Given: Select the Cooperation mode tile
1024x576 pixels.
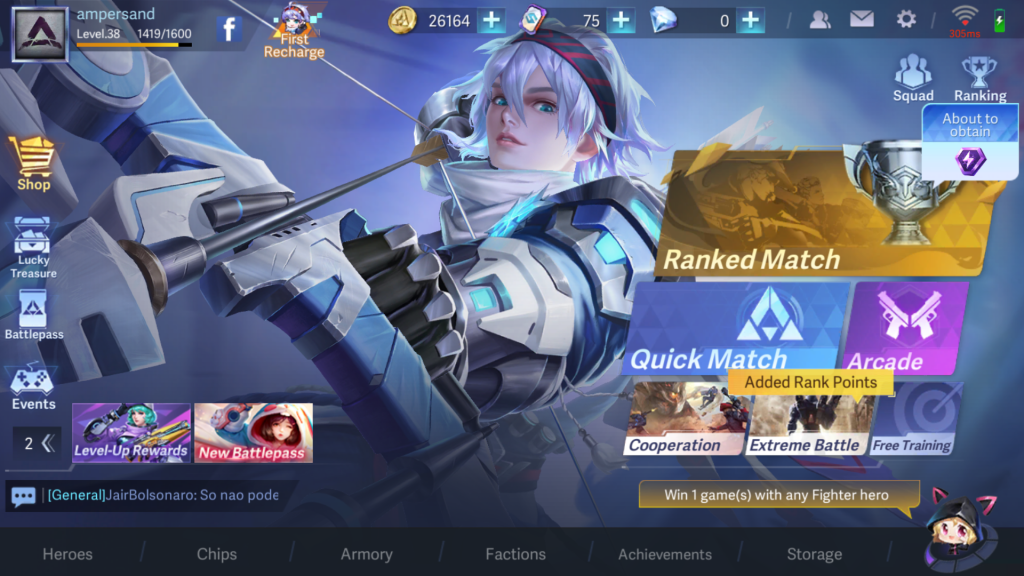Looking at the screenshot, I should tap(686, 420).
